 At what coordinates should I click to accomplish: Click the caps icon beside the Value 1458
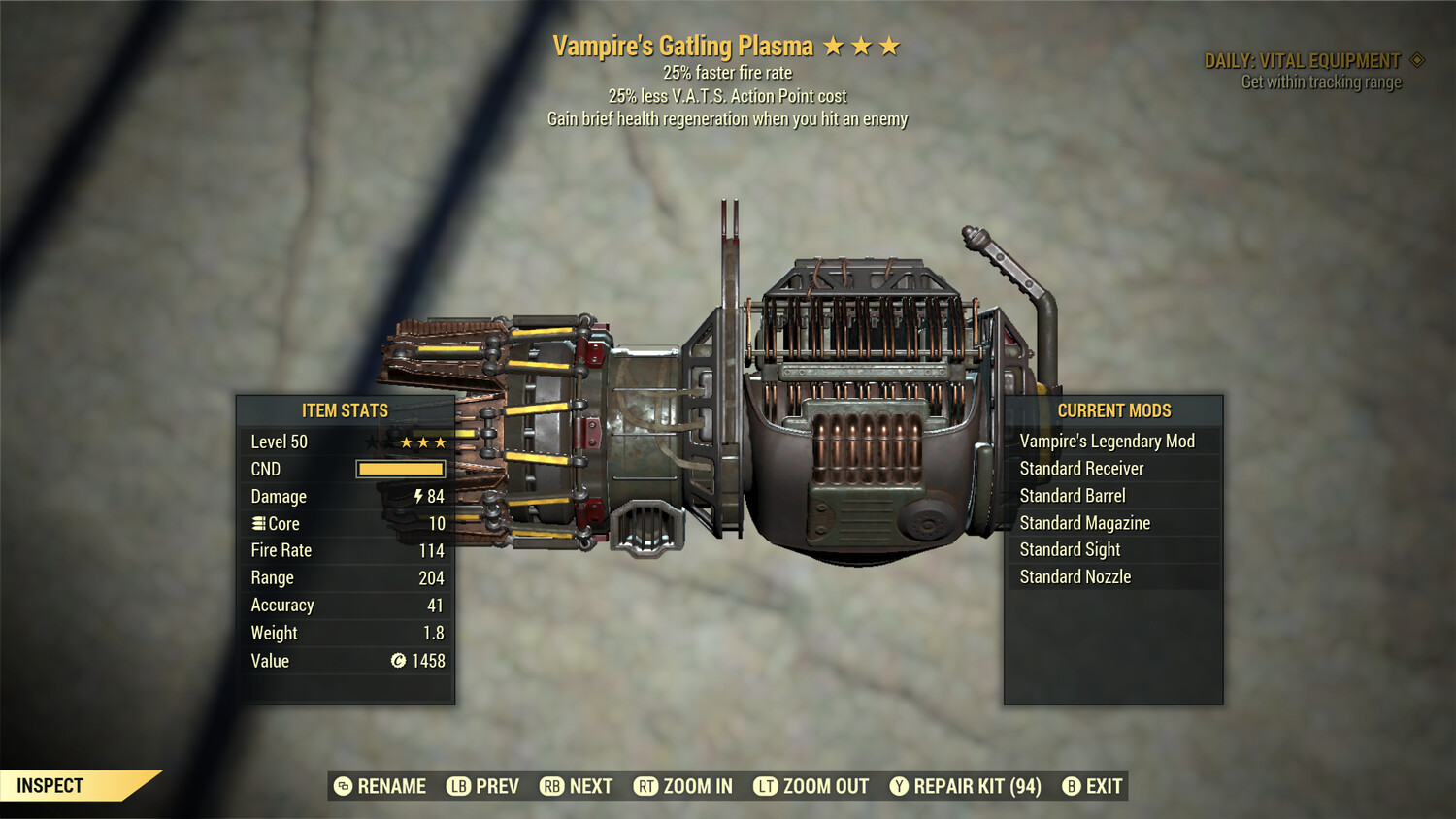pos(397,661)
